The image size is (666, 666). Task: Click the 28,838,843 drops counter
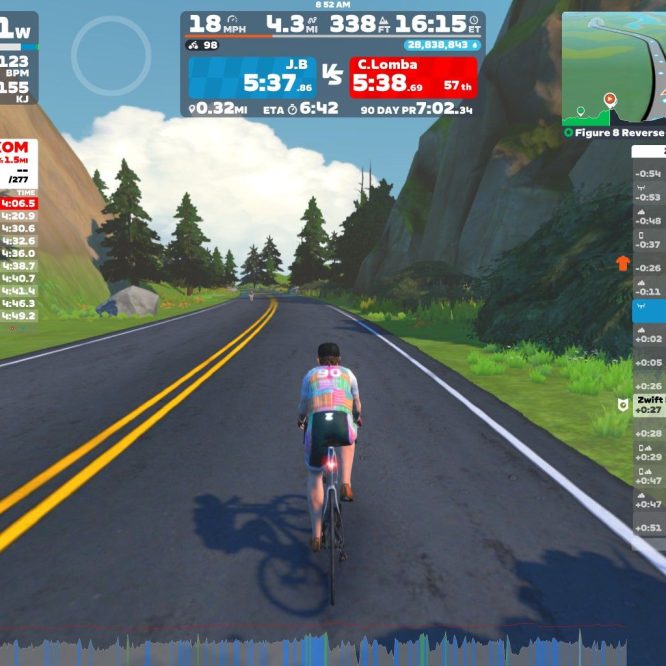(x=442, y=45)
